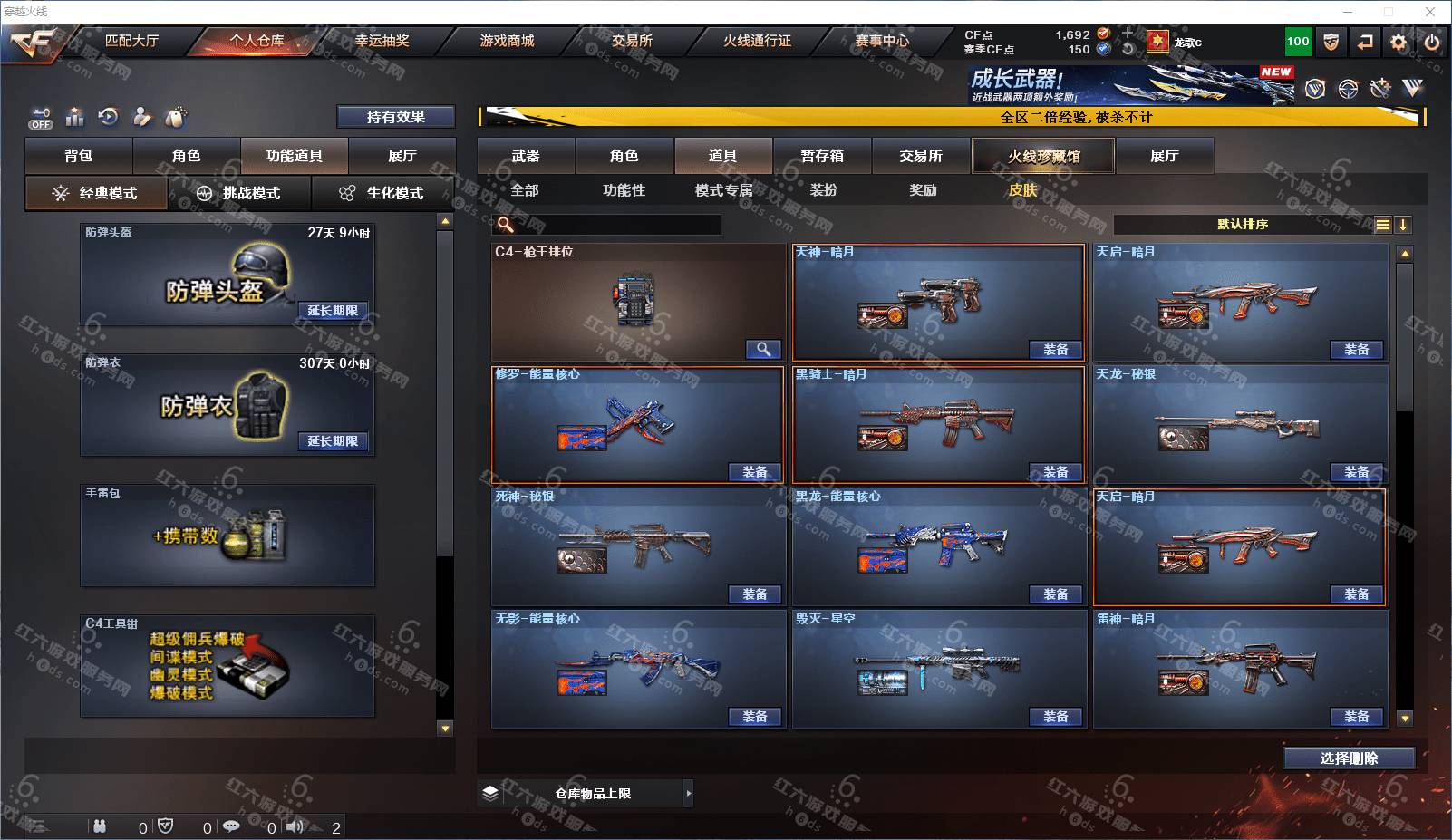
Task: Extend the 防弹衣 vest duration
Action: point(333,441)
